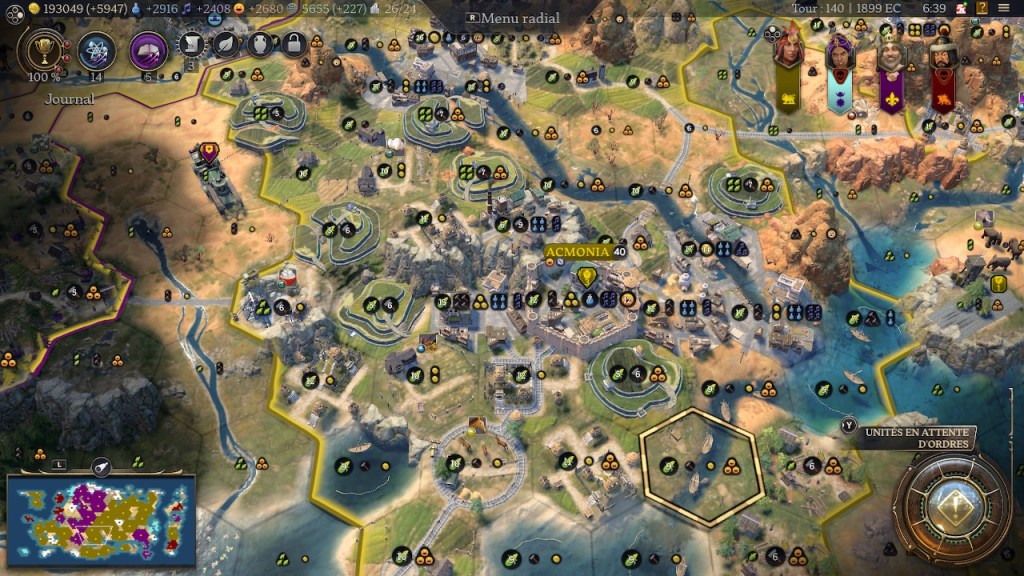
Task: Open the amphora vase icon screen
Action: coord(260,43)
